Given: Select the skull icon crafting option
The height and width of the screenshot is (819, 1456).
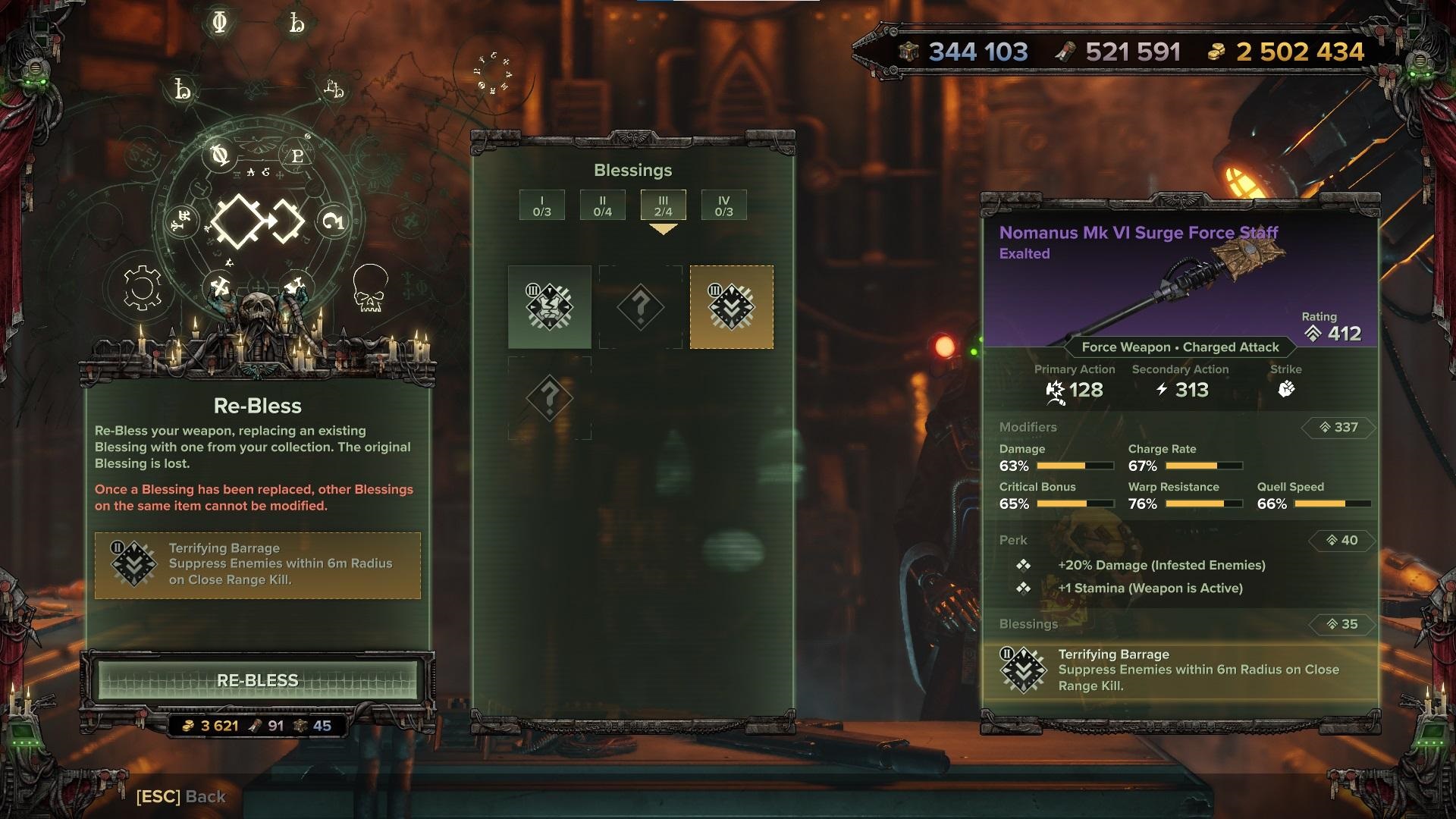Looking at the screenshot, I should [x=370, y=288].
